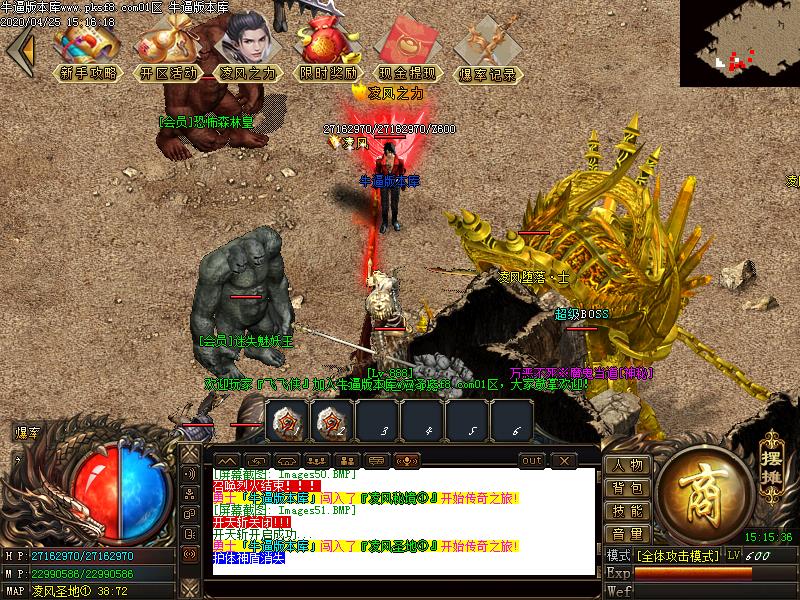Viewport: 800px width, 600px height.
Task: Change the 全体攻击模式 attack mode
Action: pos(681,555)
